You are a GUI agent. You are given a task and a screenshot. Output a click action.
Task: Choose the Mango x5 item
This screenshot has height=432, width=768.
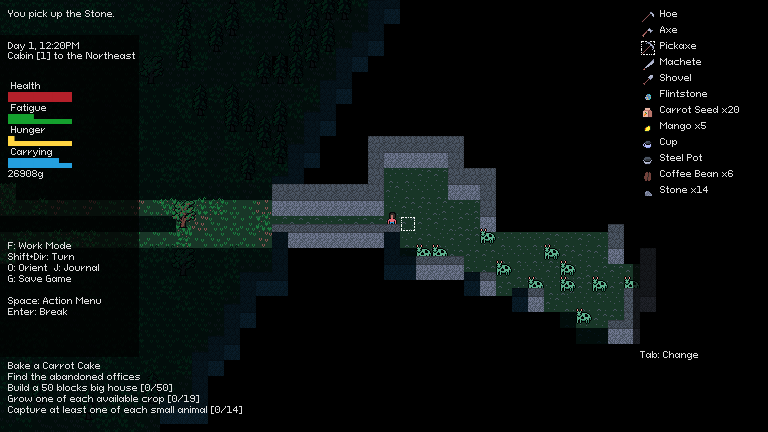682,126
